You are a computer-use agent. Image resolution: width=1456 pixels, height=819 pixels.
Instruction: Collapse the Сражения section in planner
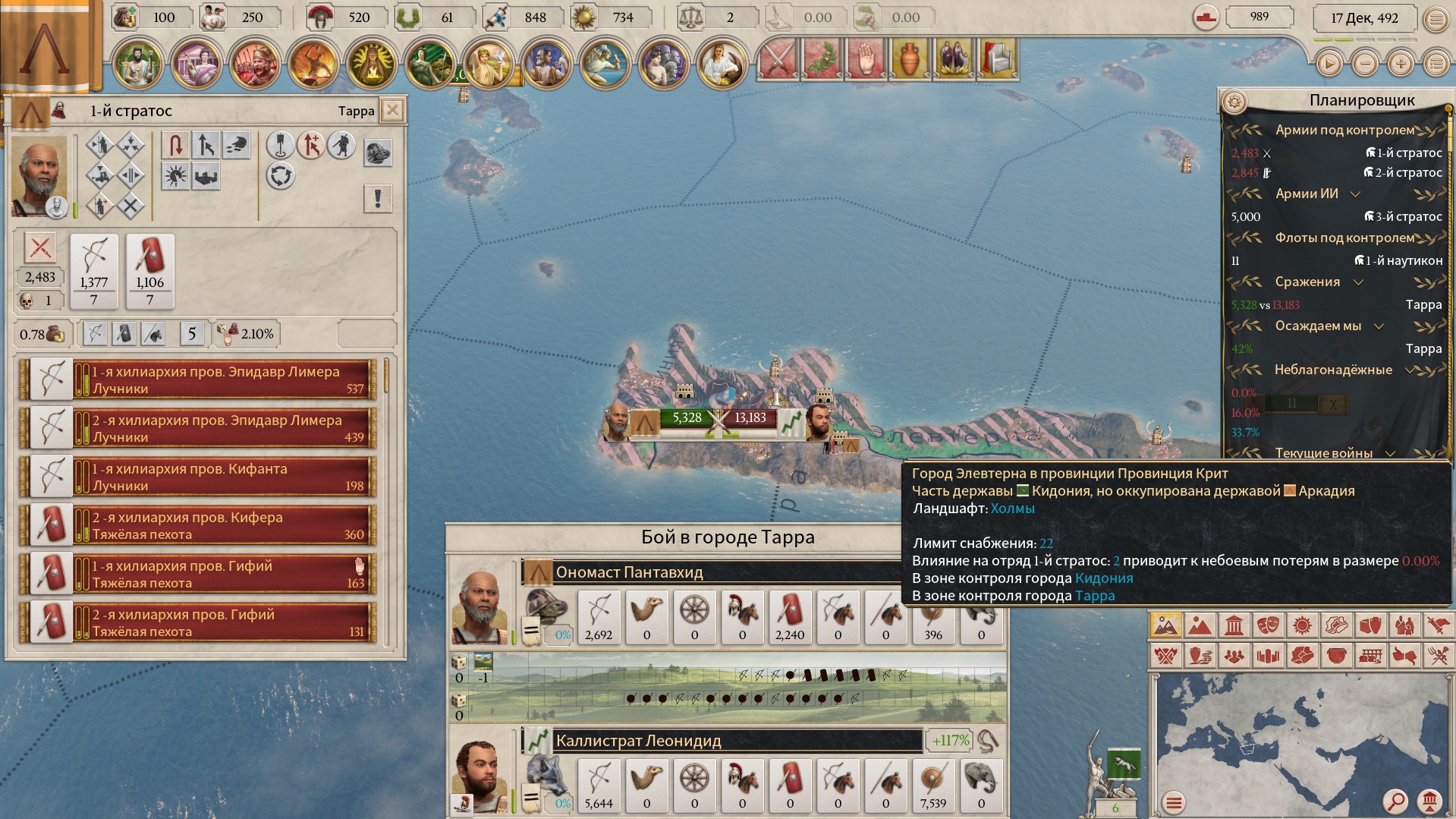(1358, 282)
